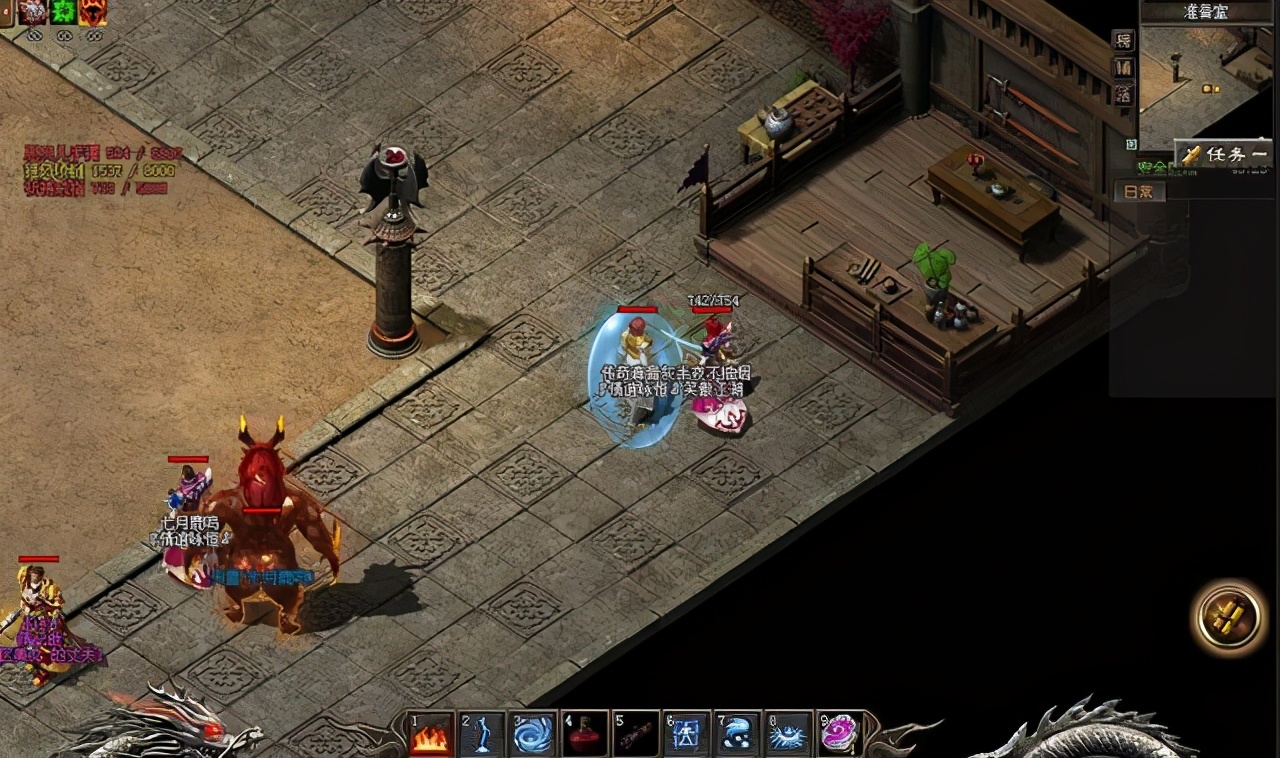Cast the blue wave skill in slot 7
Screen dimensions: 1280x758
click(739, 735)
